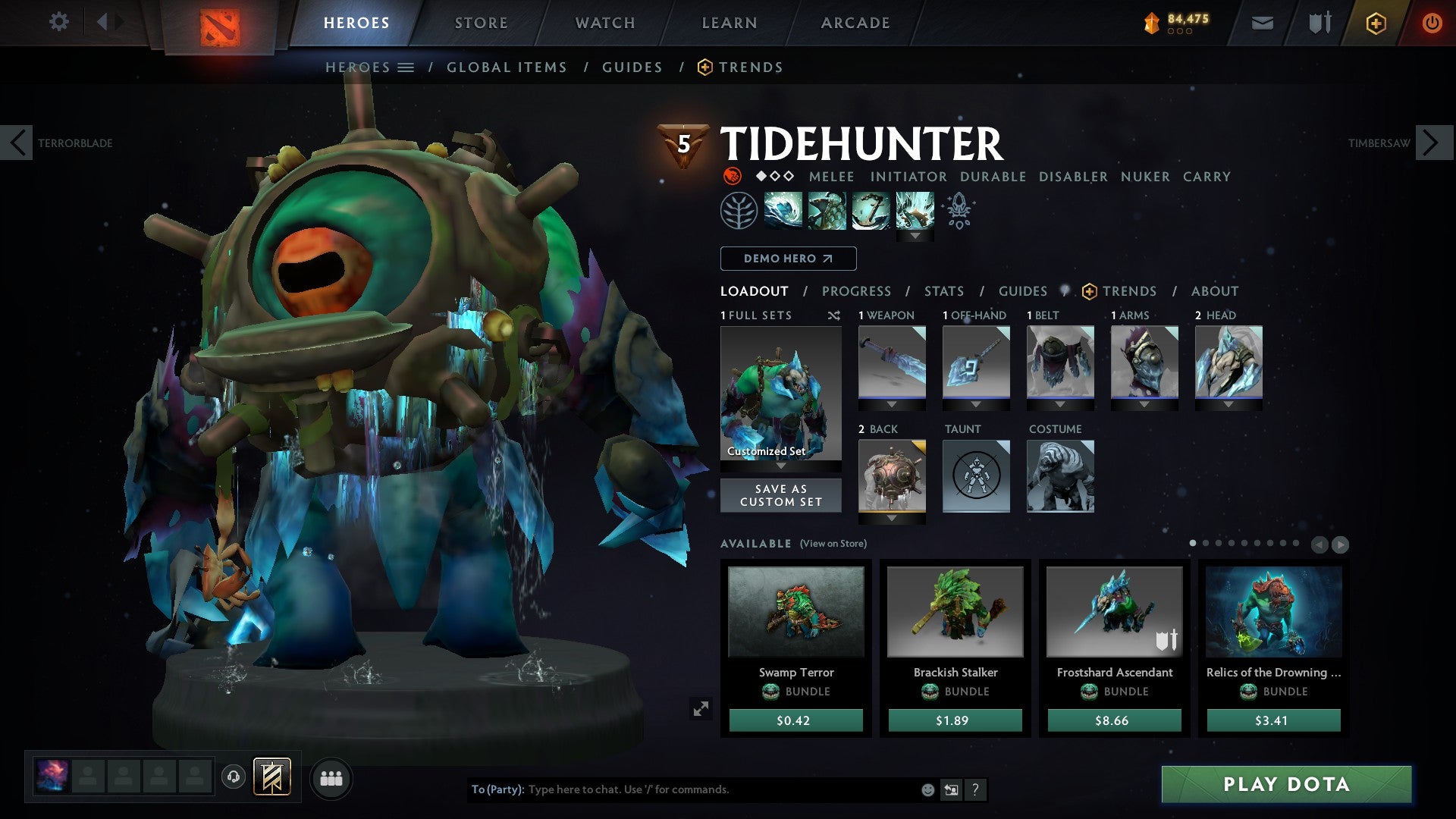This screenshot has width=1456, height=819.
Task: Open friends list icon near chat bar
Action: [331, 777]
